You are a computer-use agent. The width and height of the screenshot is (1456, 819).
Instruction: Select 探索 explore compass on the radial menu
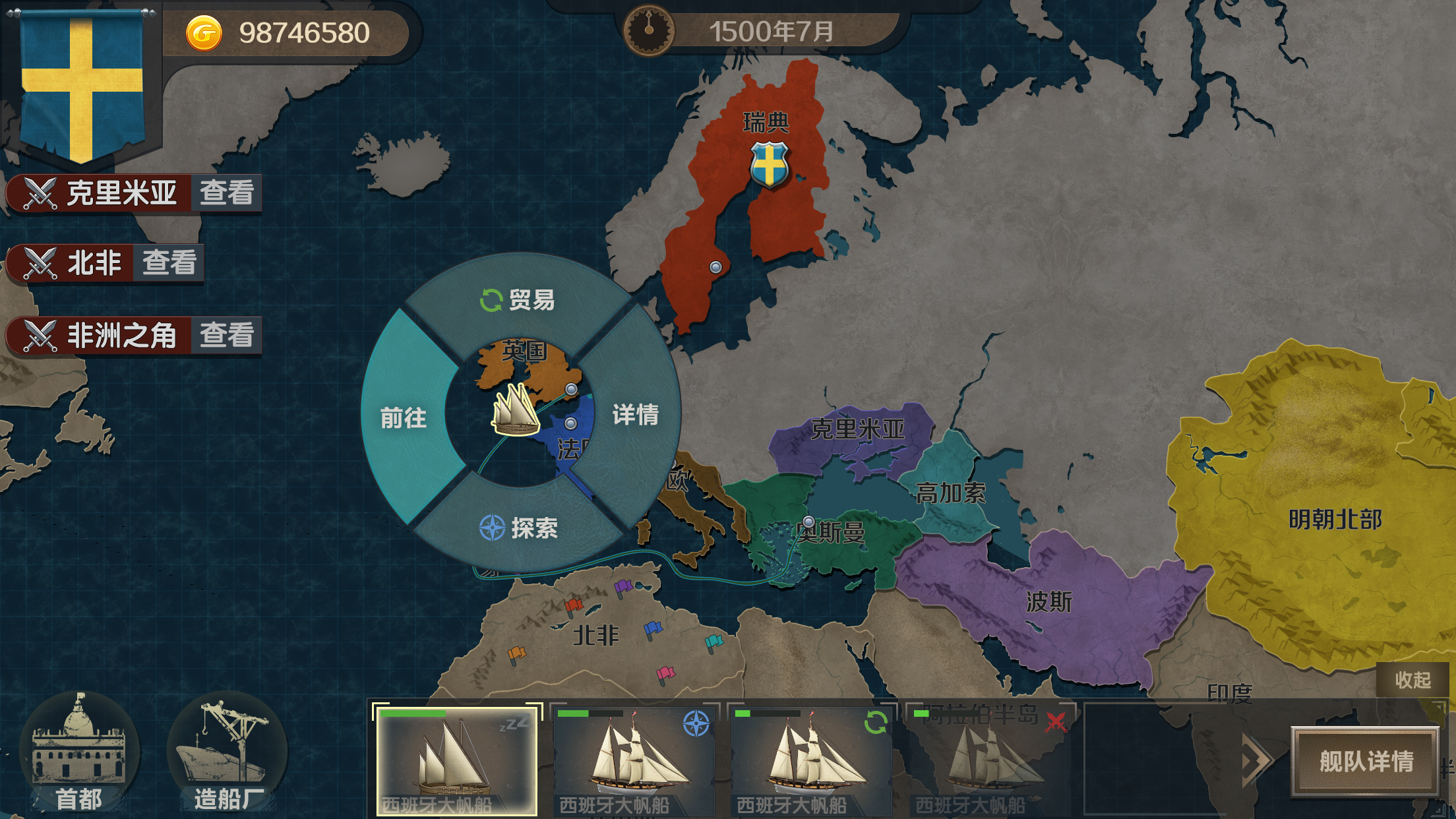pos(521,528)
